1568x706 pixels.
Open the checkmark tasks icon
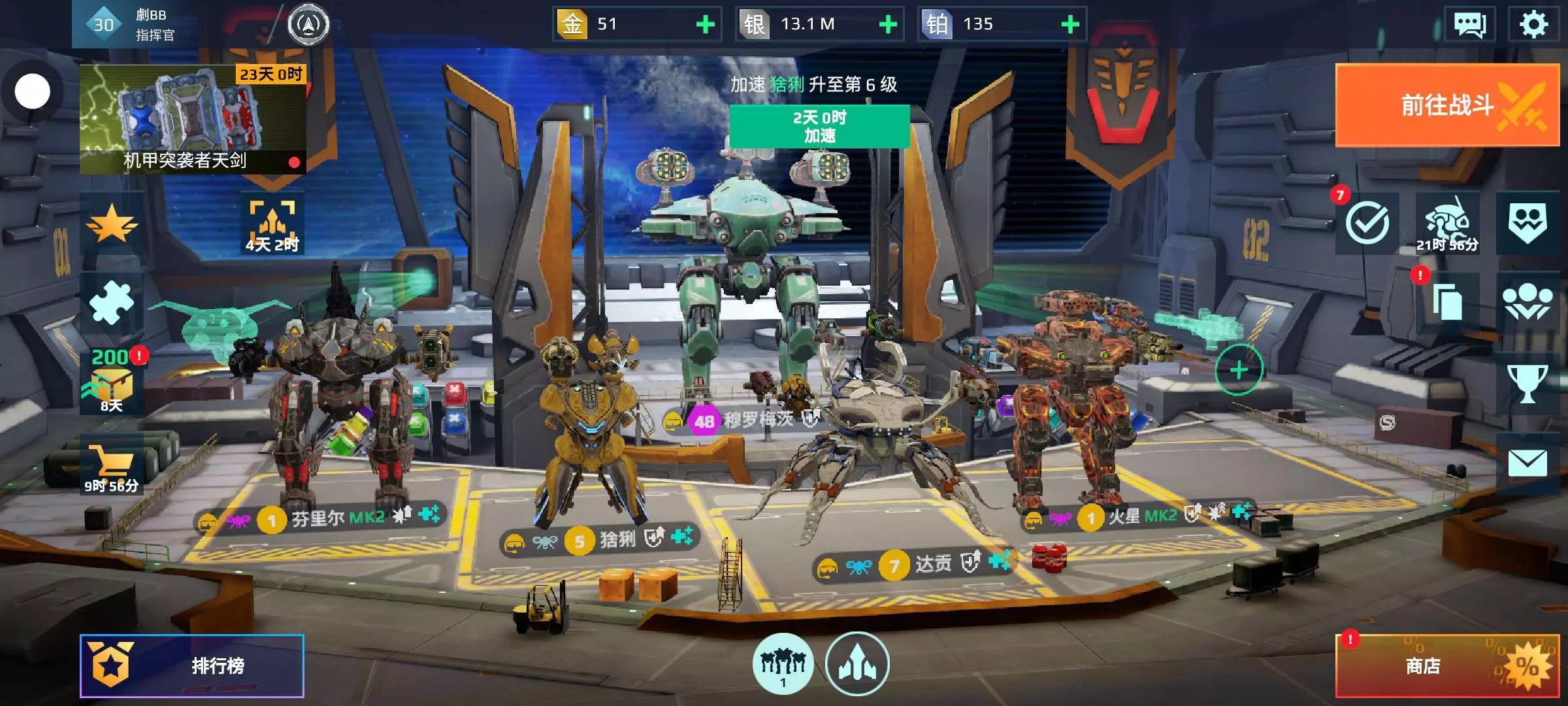pyautogui.click(x=1367, y=223)
